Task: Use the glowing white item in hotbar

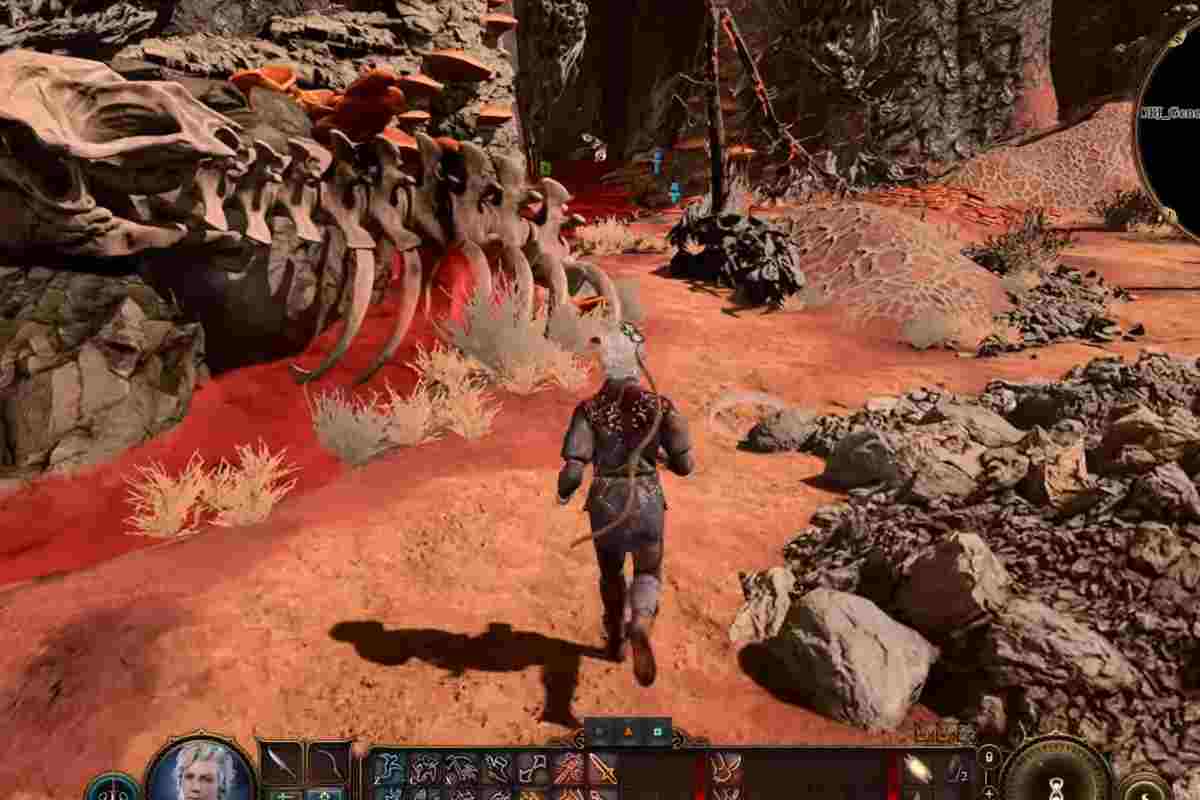Action: tap(917, 768)
